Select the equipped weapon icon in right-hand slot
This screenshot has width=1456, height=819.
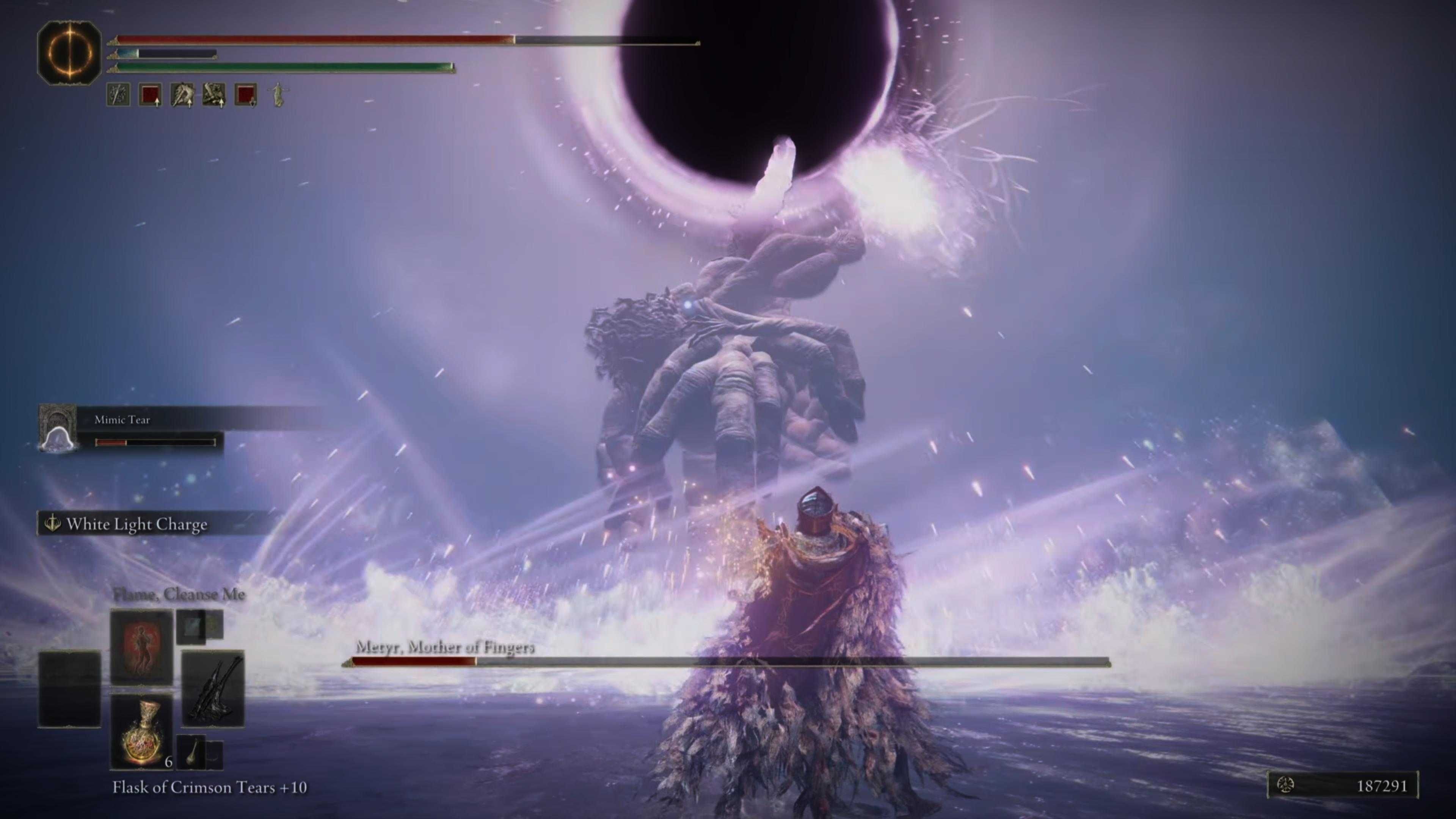click(x=213, y=687)
